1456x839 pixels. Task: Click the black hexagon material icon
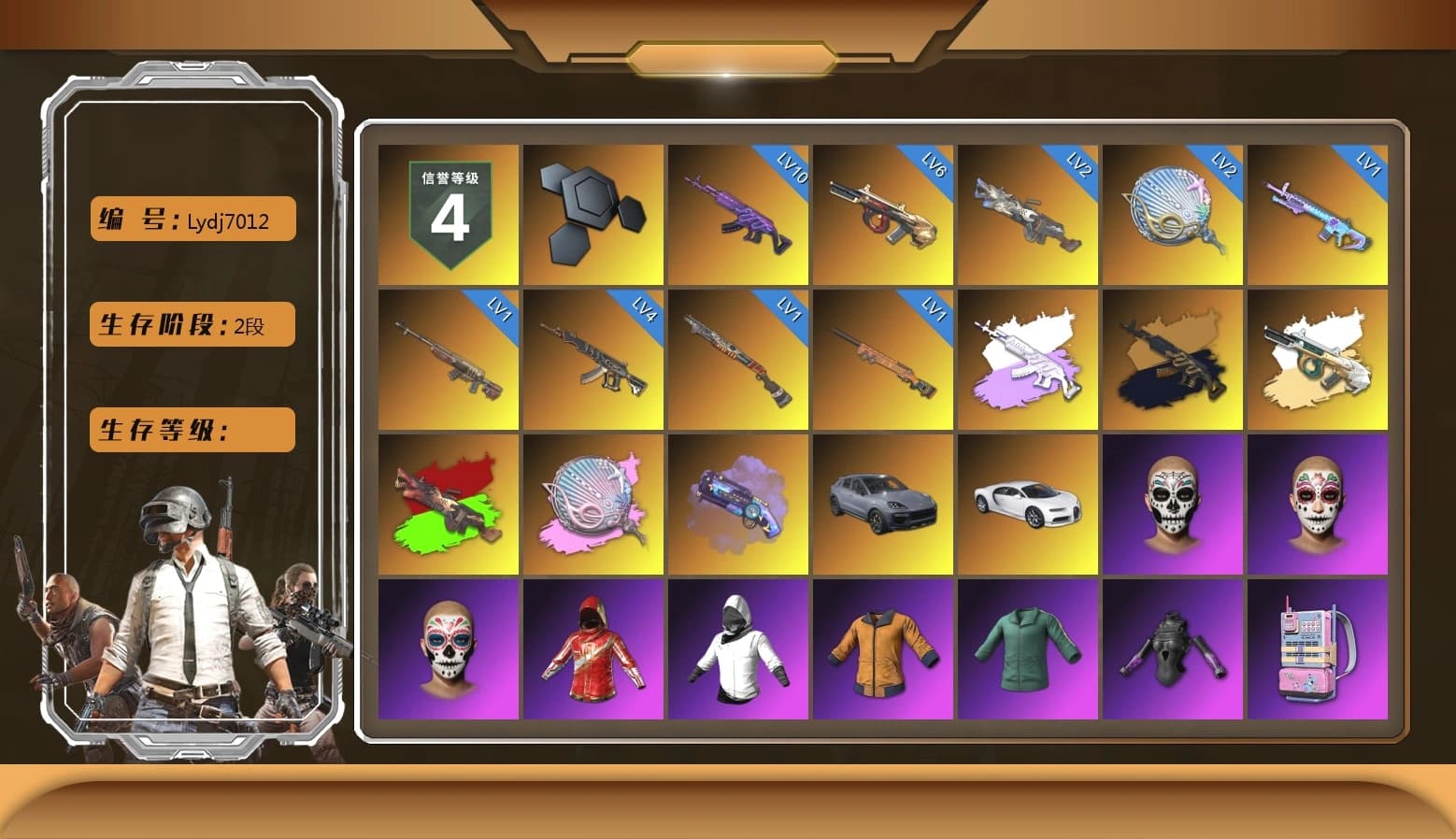(x=592, y=213)
